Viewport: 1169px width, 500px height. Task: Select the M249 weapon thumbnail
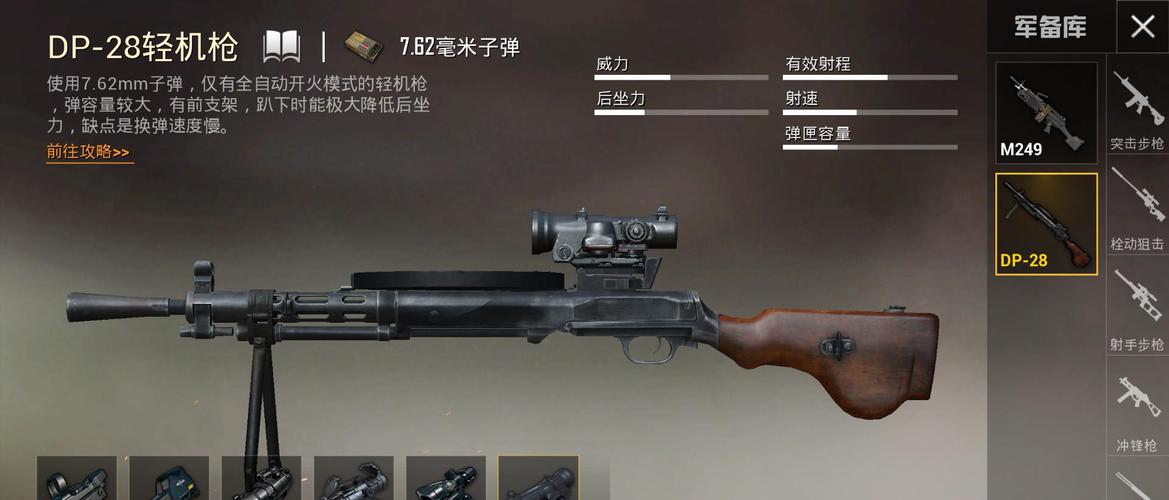click(1046, 112)
